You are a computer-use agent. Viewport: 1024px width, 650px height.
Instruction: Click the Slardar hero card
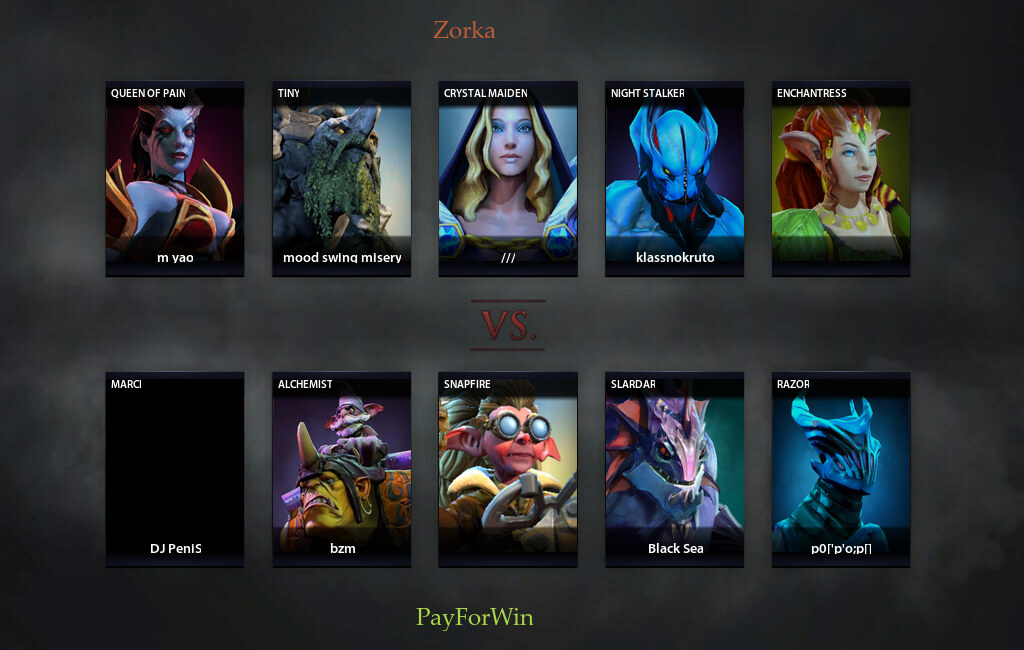(x=675, y=470)
